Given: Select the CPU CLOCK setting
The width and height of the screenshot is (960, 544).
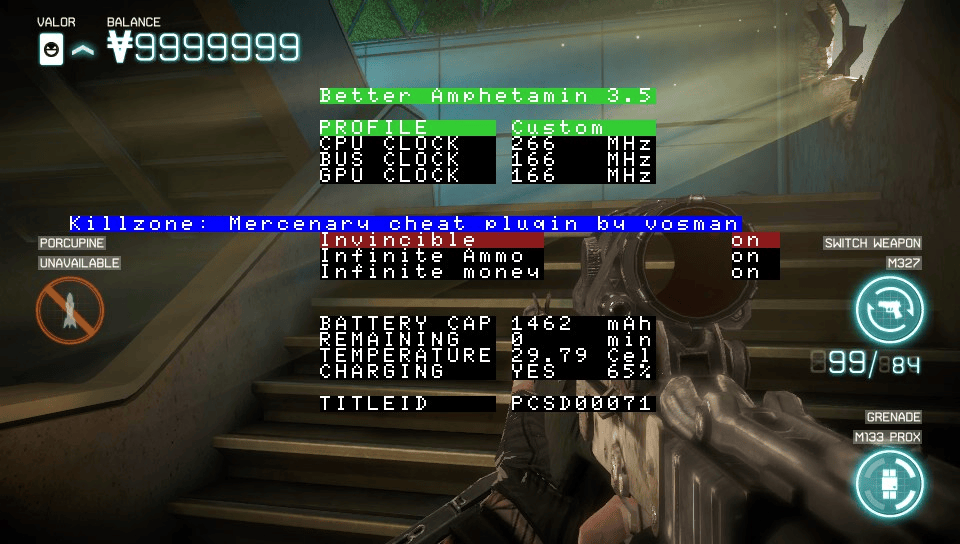Looking at the screenshot, I should pos(487,144).
